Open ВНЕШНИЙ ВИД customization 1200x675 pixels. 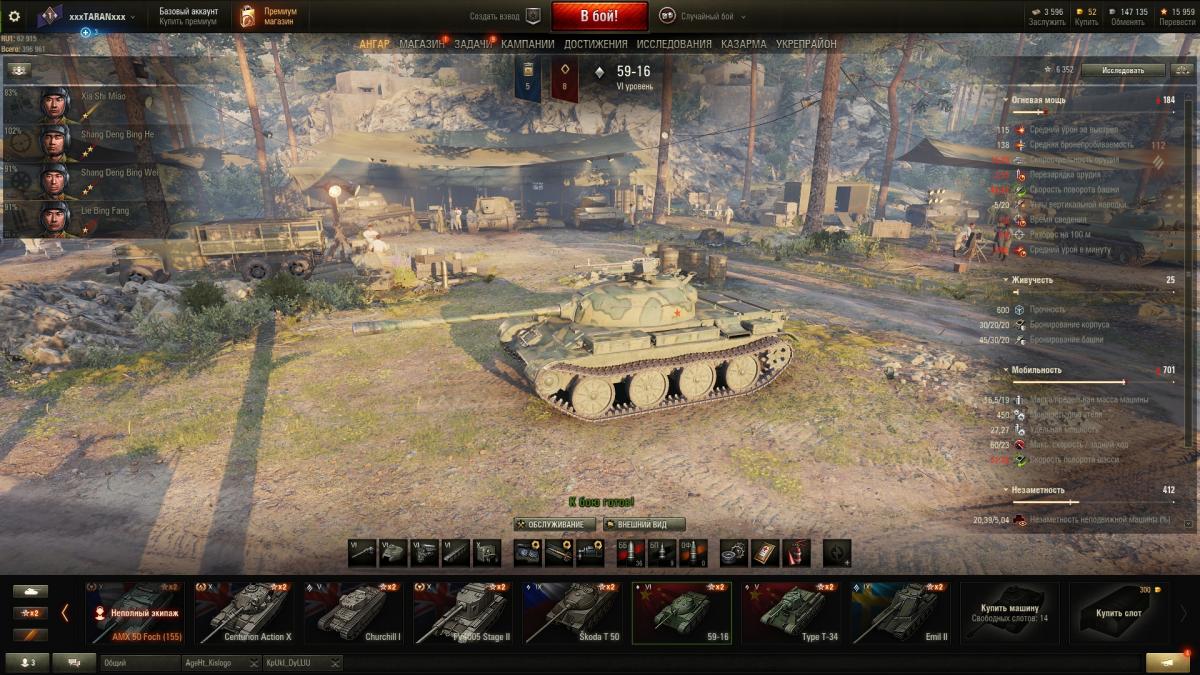tap(644, 524)
